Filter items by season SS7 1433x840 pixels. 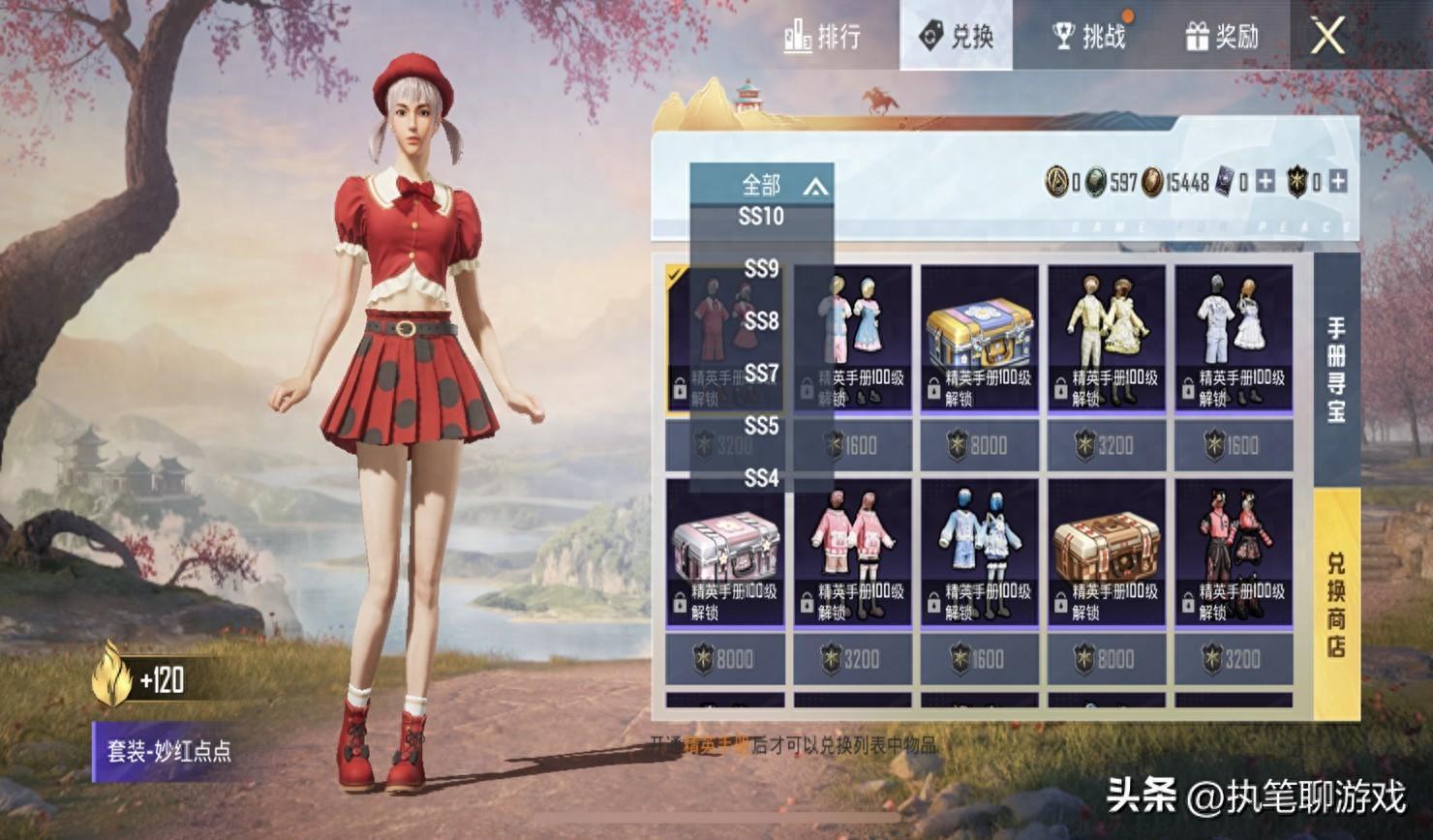tap(761, 374)
